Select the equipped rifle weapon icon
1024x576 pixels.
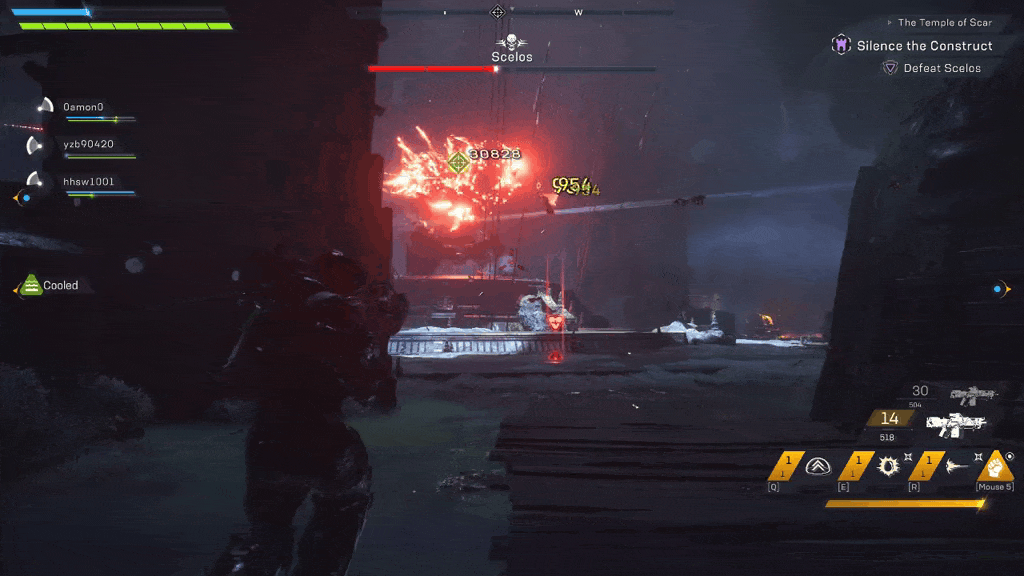point(956,424)
